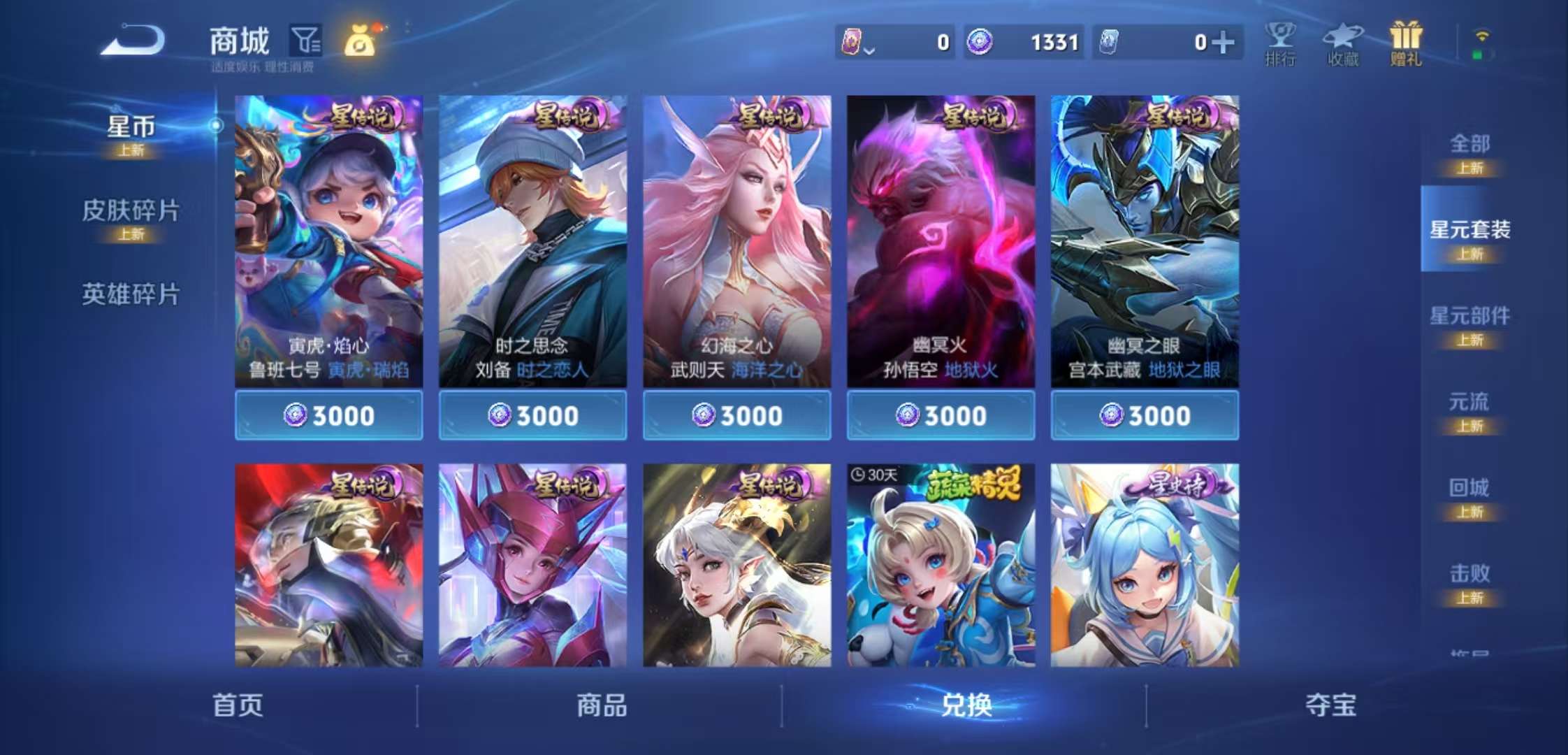The width and height of the screenshot is (1568, 755).
Task: Click the rightmost currency icon before the plus
Action: [1111, 42]
